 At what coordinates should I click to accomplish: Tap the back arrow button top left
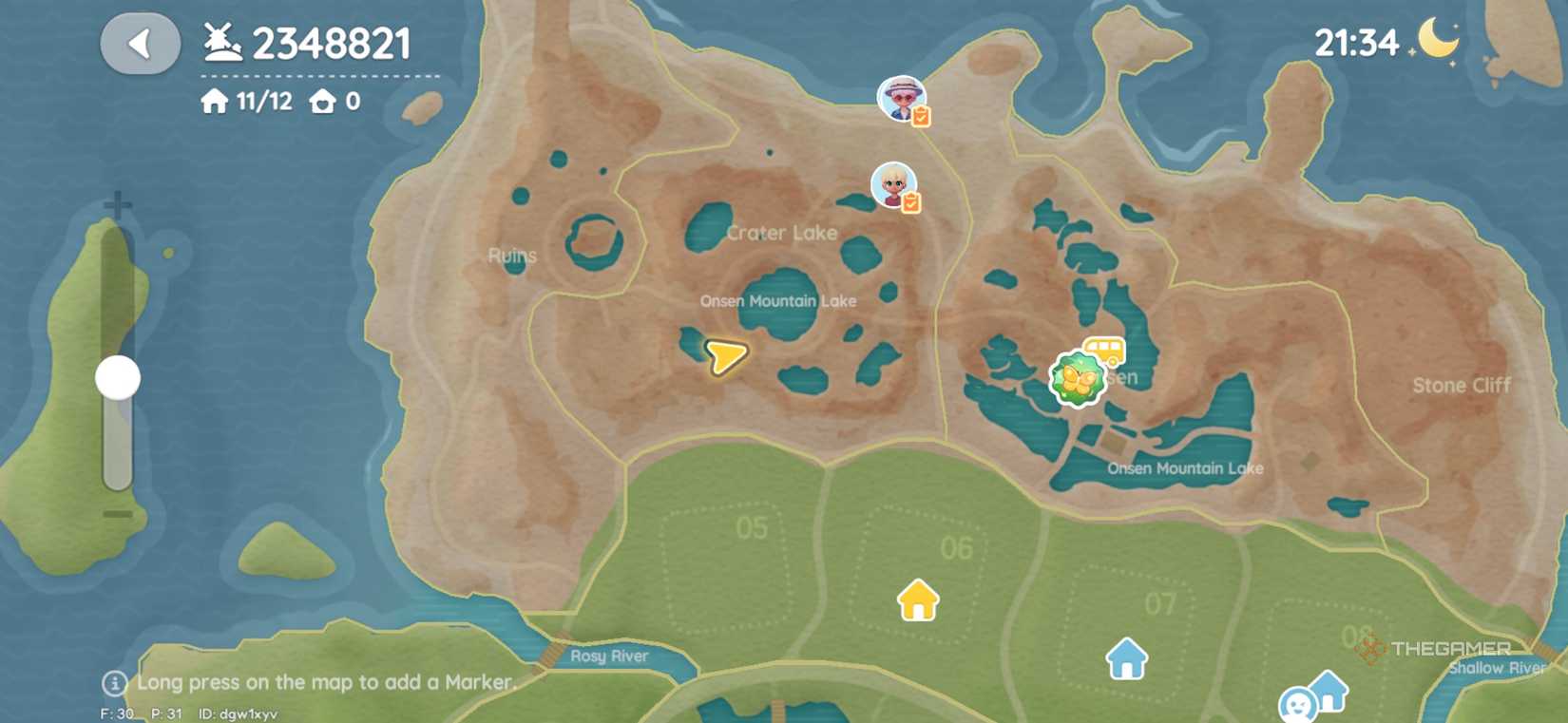coord(141,42)
